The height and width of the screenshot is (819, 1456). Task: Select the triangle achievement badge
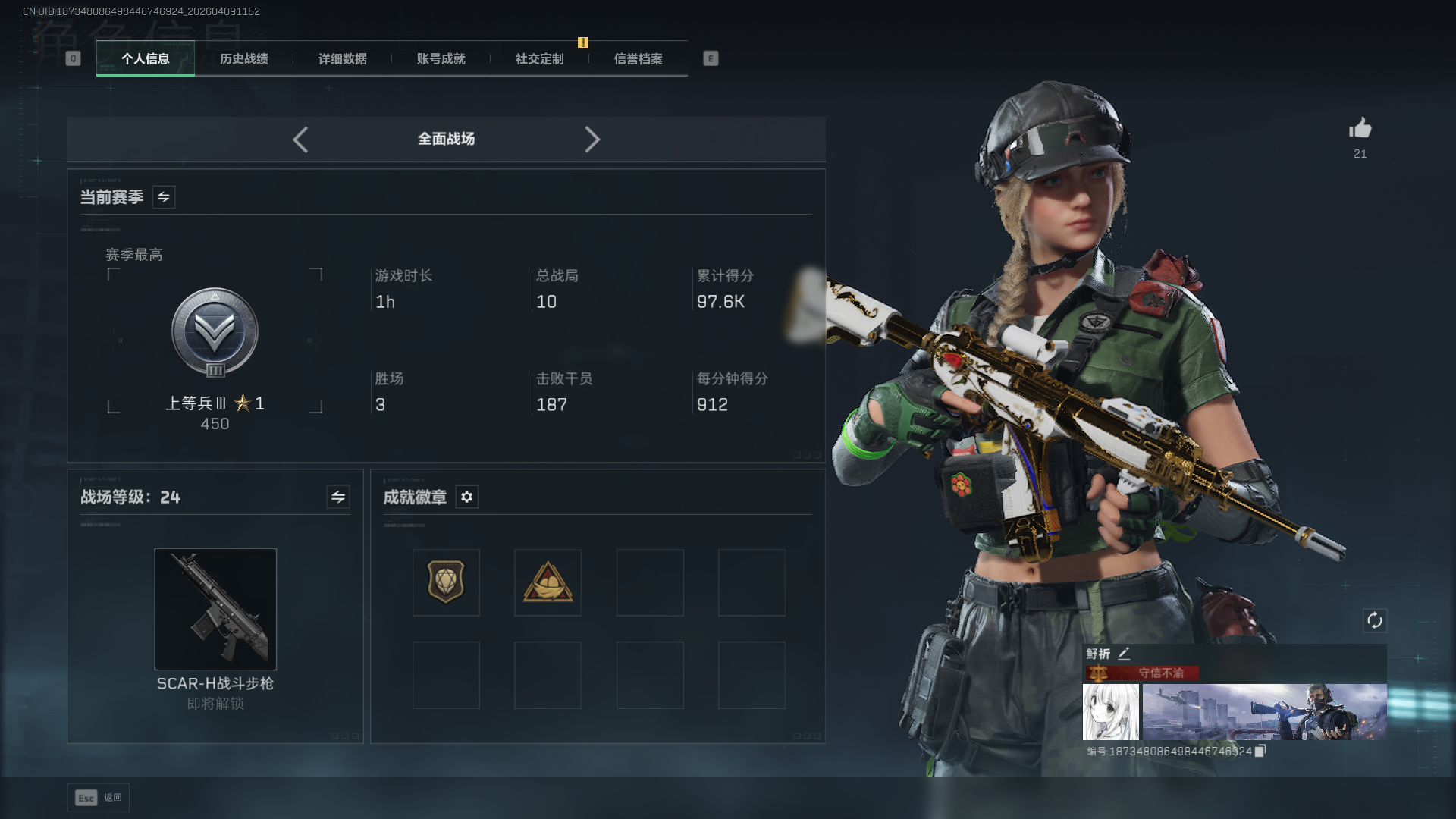pyautogui.click(x=548, y=582)
